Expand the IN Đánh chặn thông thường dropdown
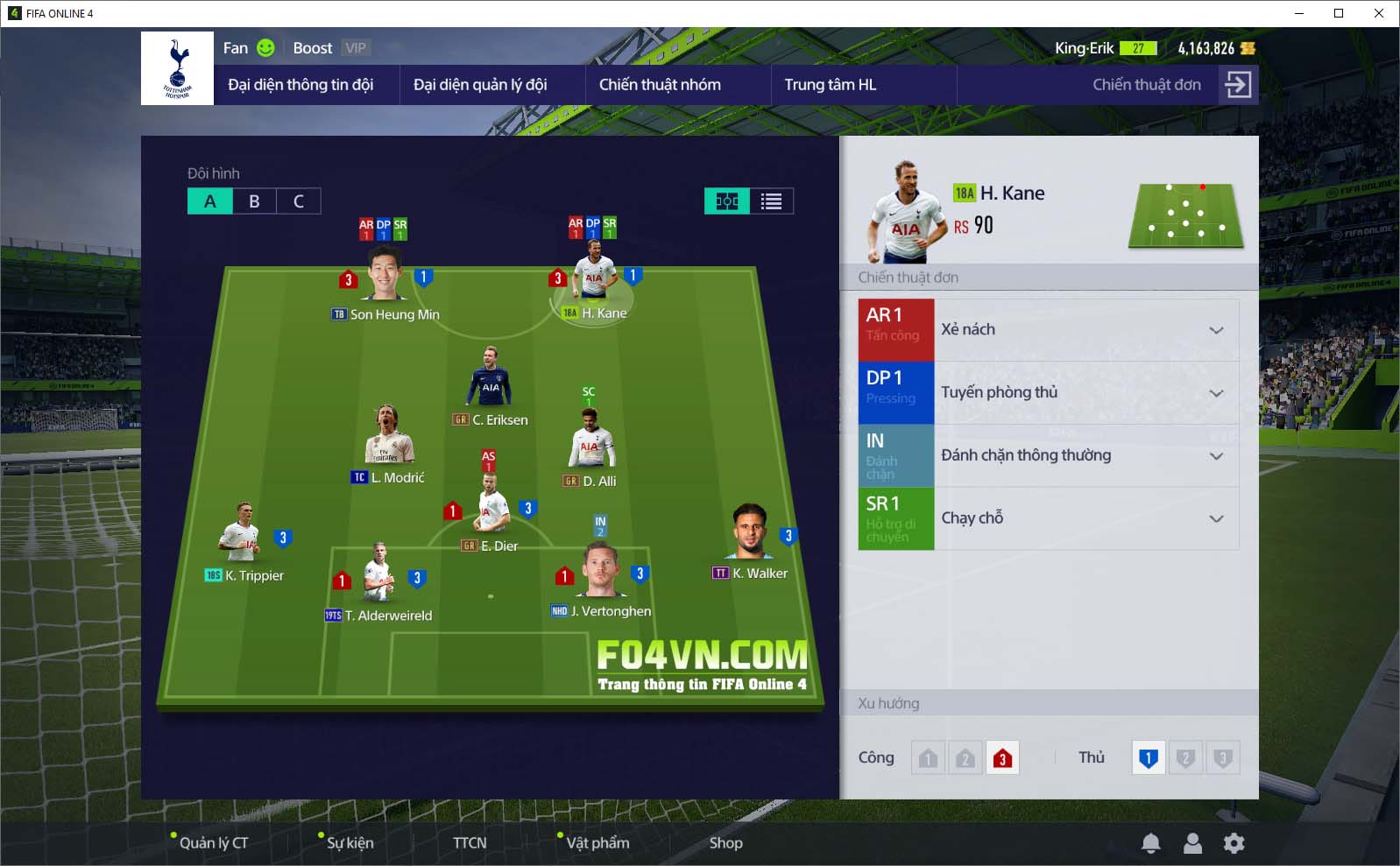Screen dimensions: 1400x866 coord(1216,456)
